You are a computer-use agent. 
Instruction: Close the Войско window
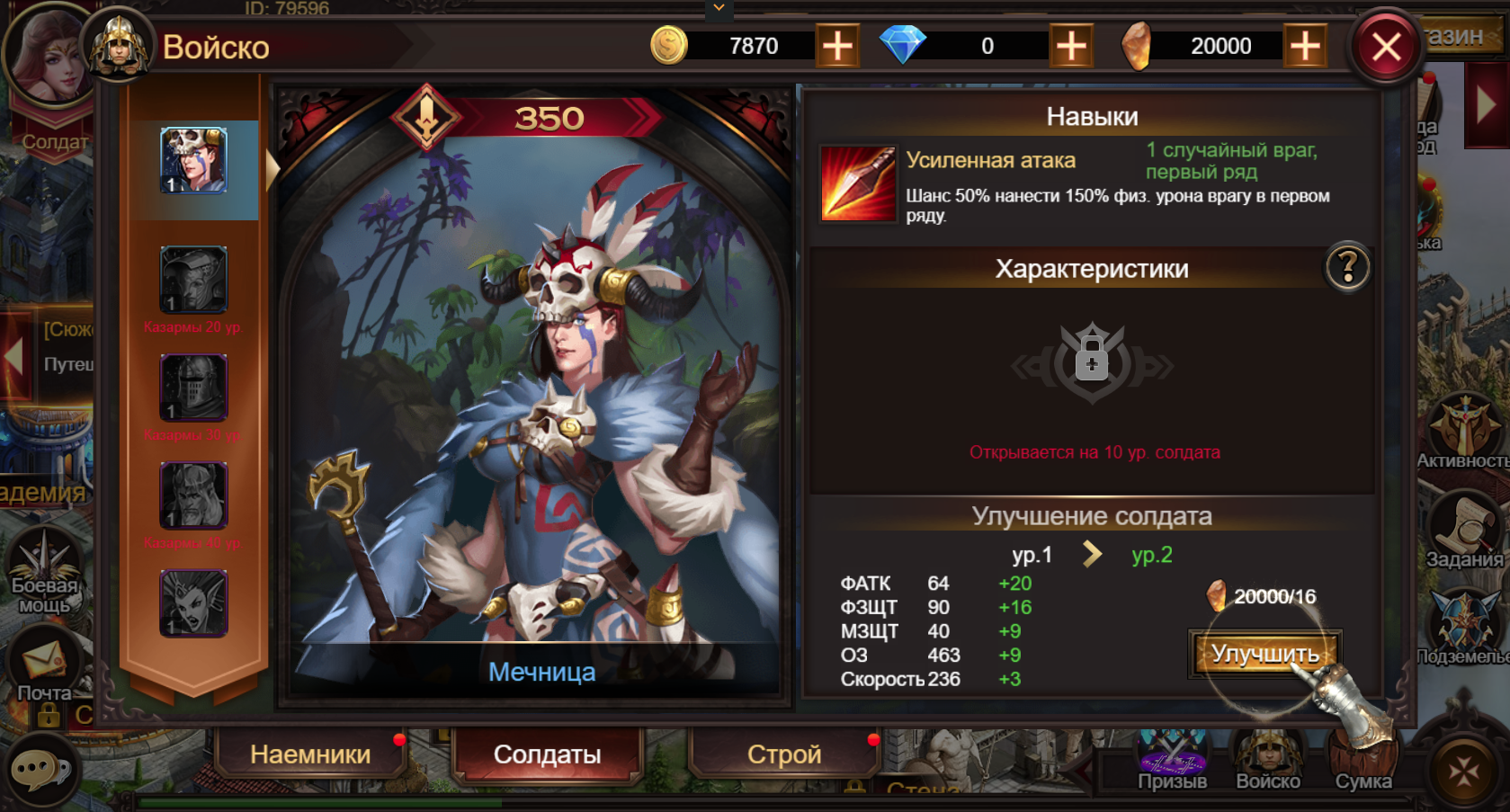(1386, 47)
